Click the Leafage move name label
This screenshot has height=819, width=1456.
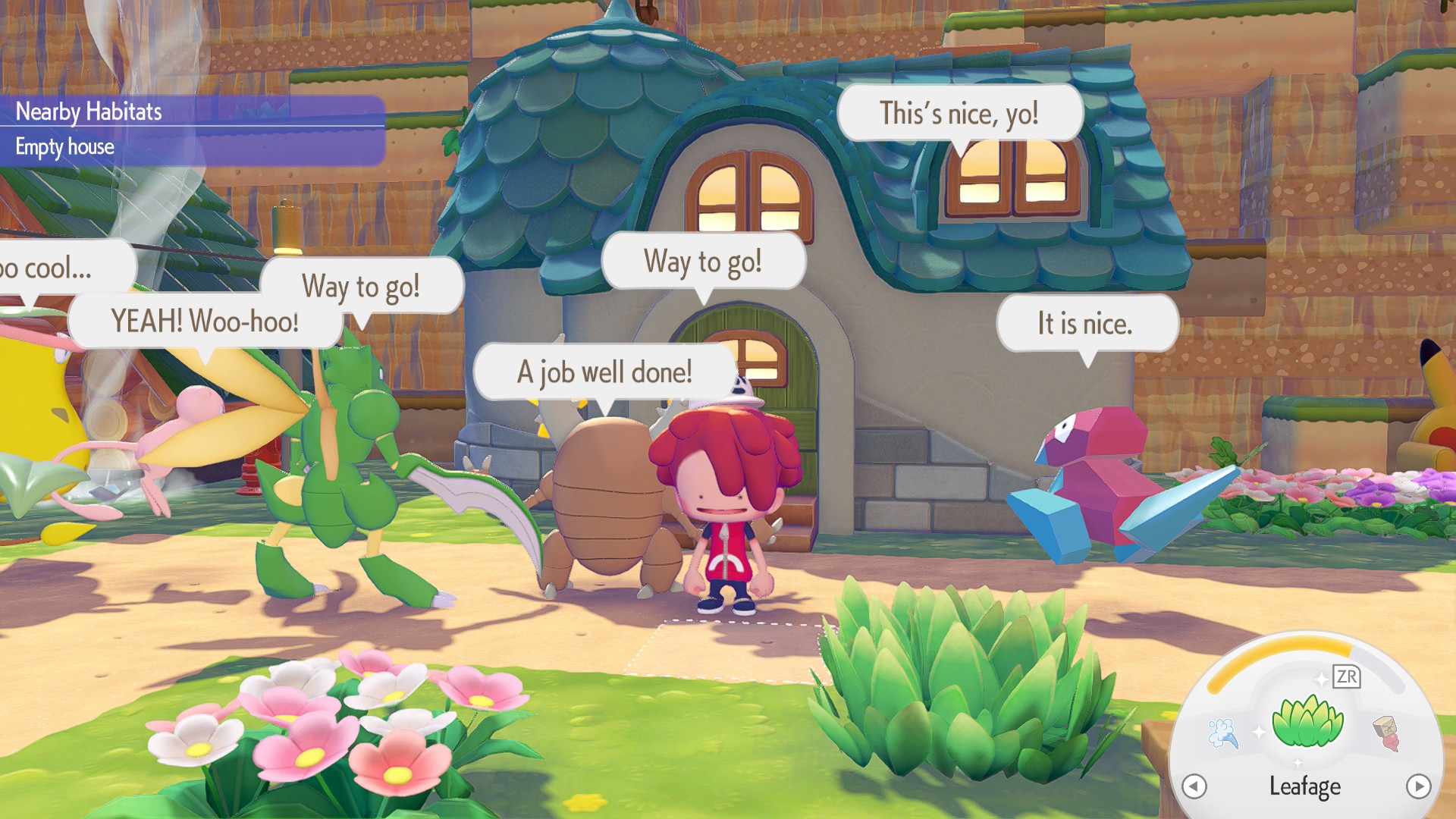1305,787
